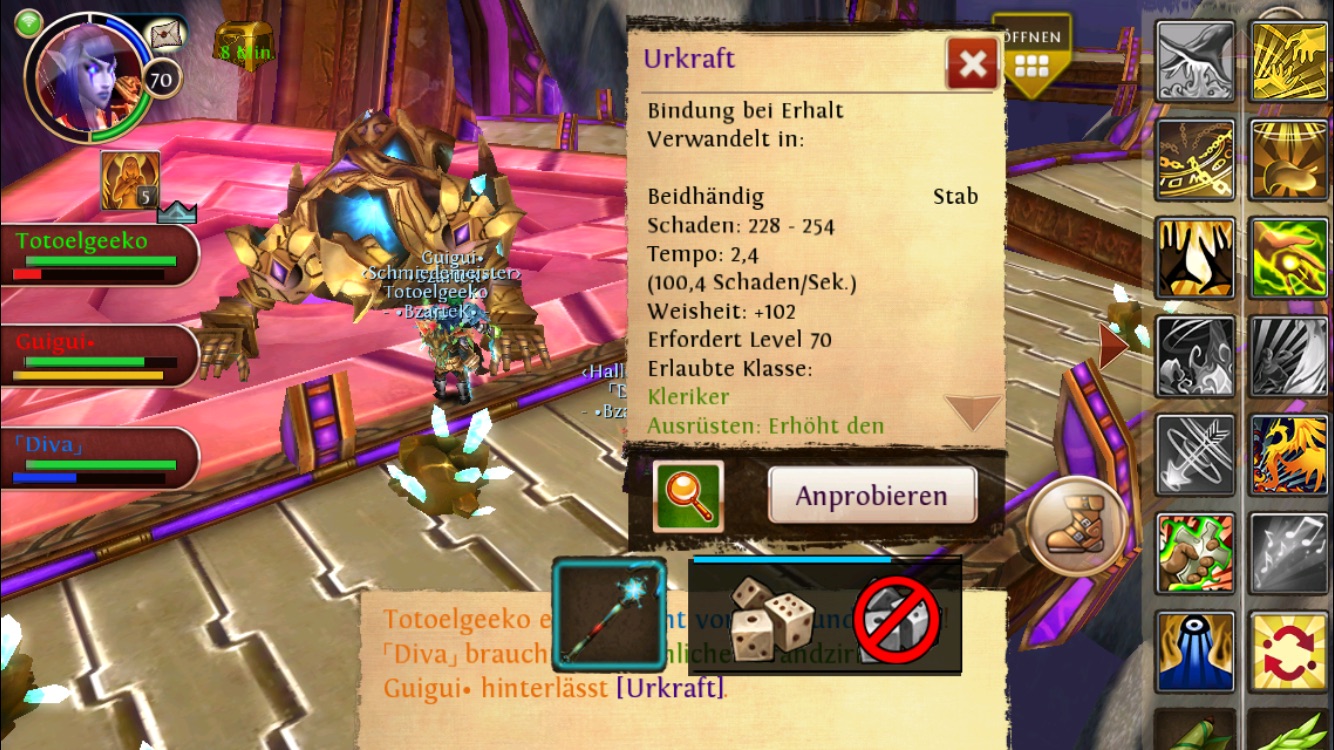Image resolution: width=1334 pixels, height=750 pixels.
Task: View the golden angel buff icon
Action: (x=130, y=181)
